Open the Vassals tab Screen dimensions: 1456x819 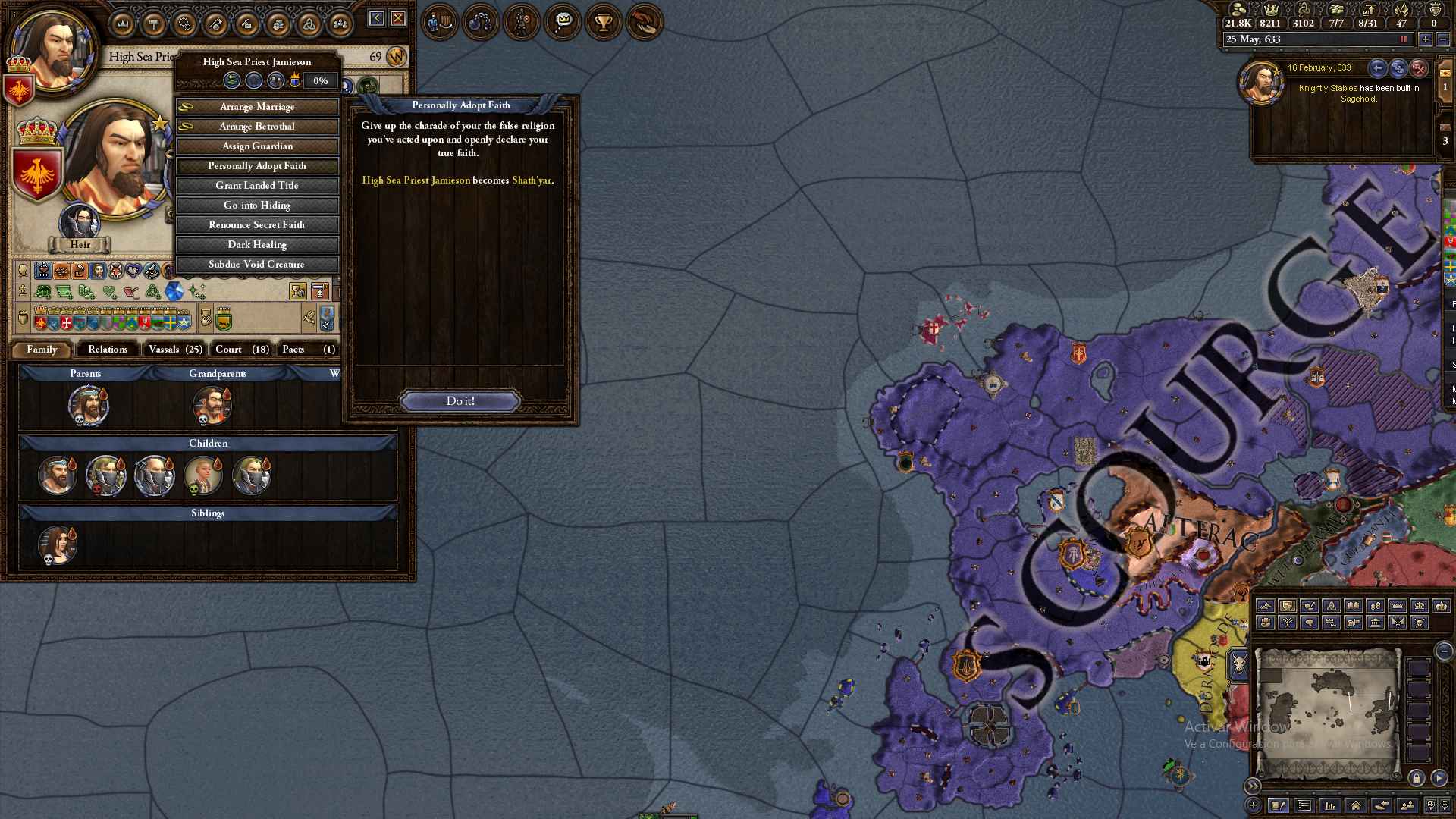175,350
